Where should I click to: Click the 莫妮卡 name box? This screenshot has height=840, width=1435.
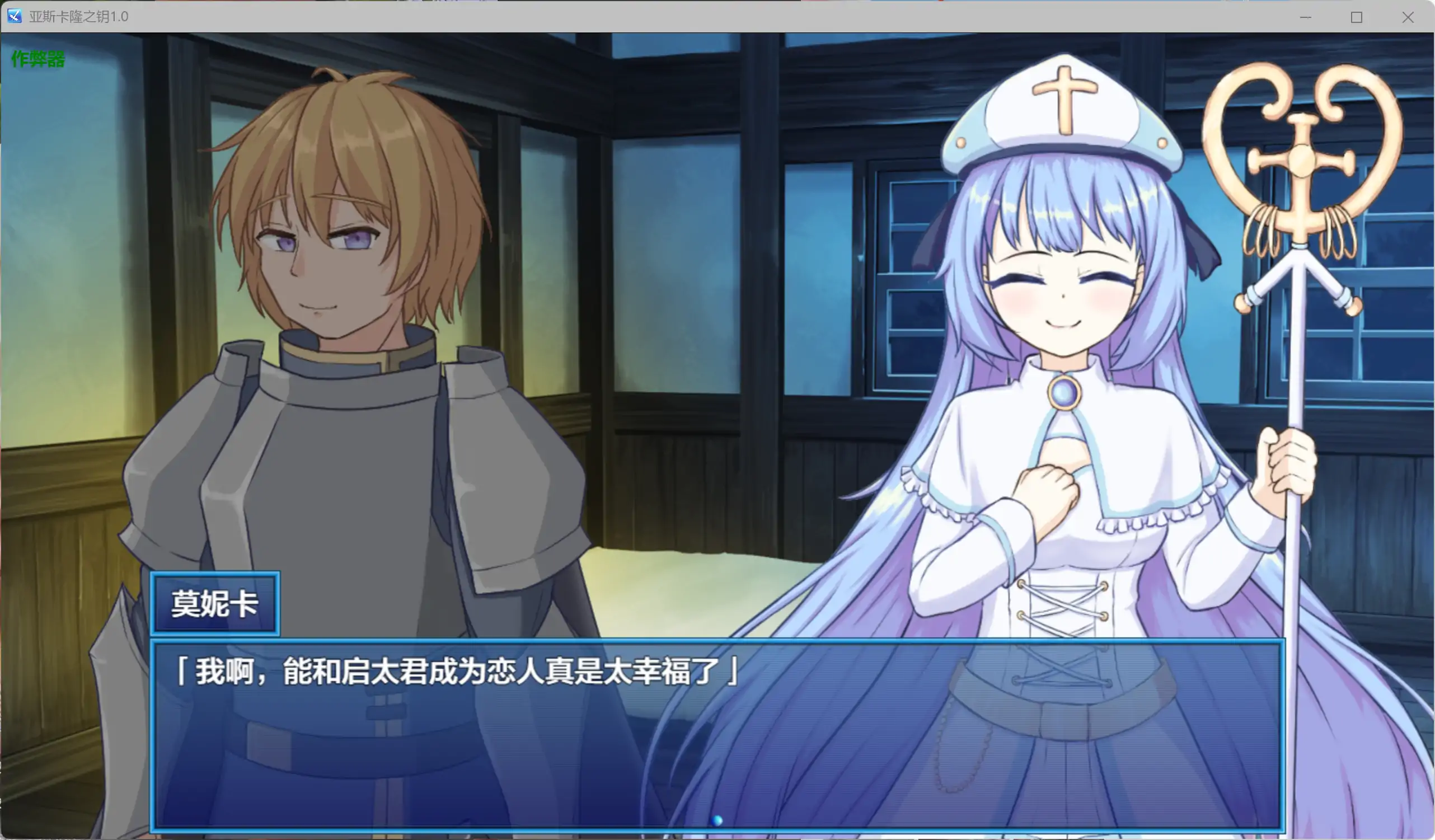coord(214,605)
